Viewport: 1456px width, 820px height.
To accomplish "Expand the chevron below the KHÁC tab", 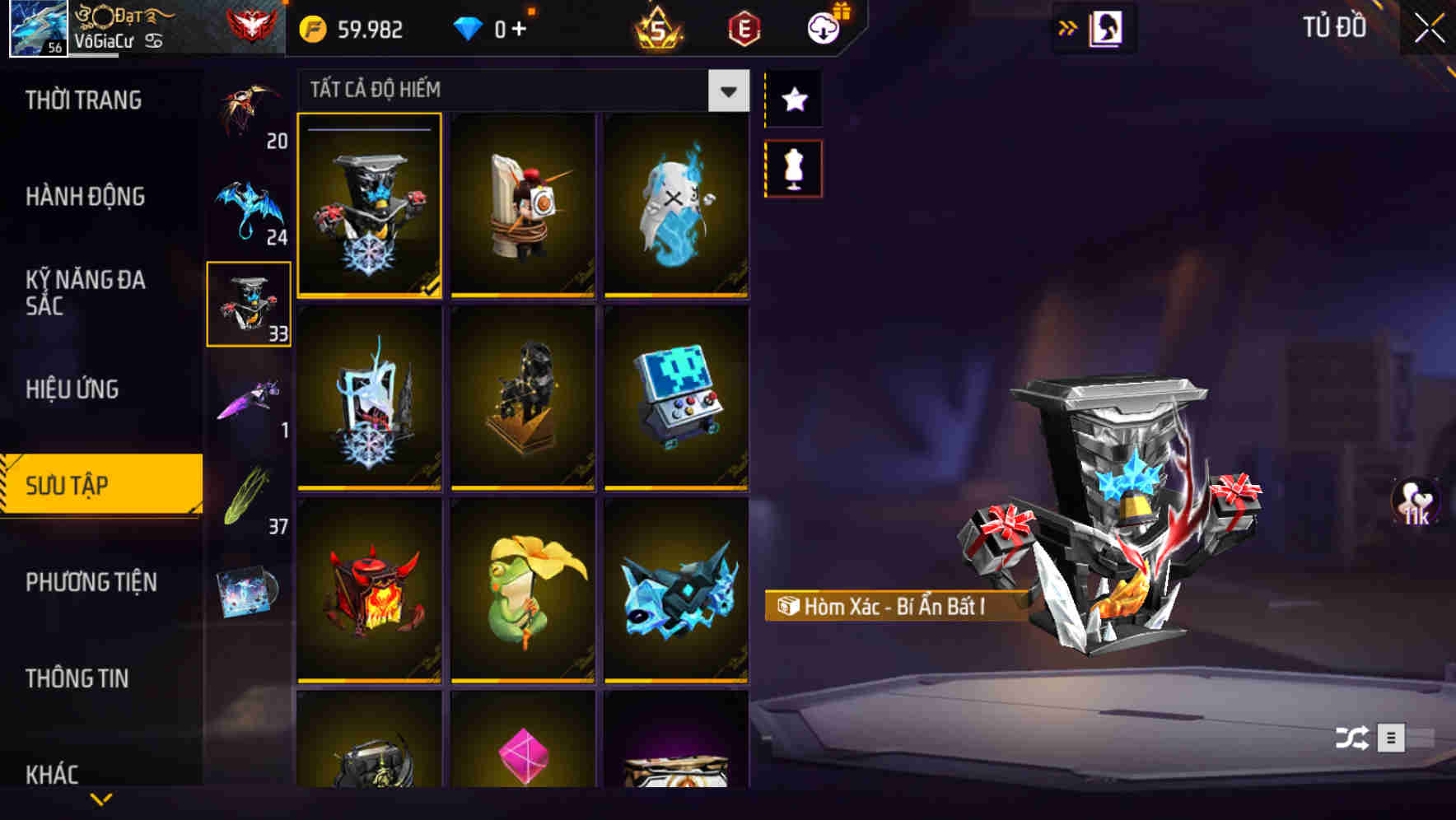I will [x=100, y=800].
